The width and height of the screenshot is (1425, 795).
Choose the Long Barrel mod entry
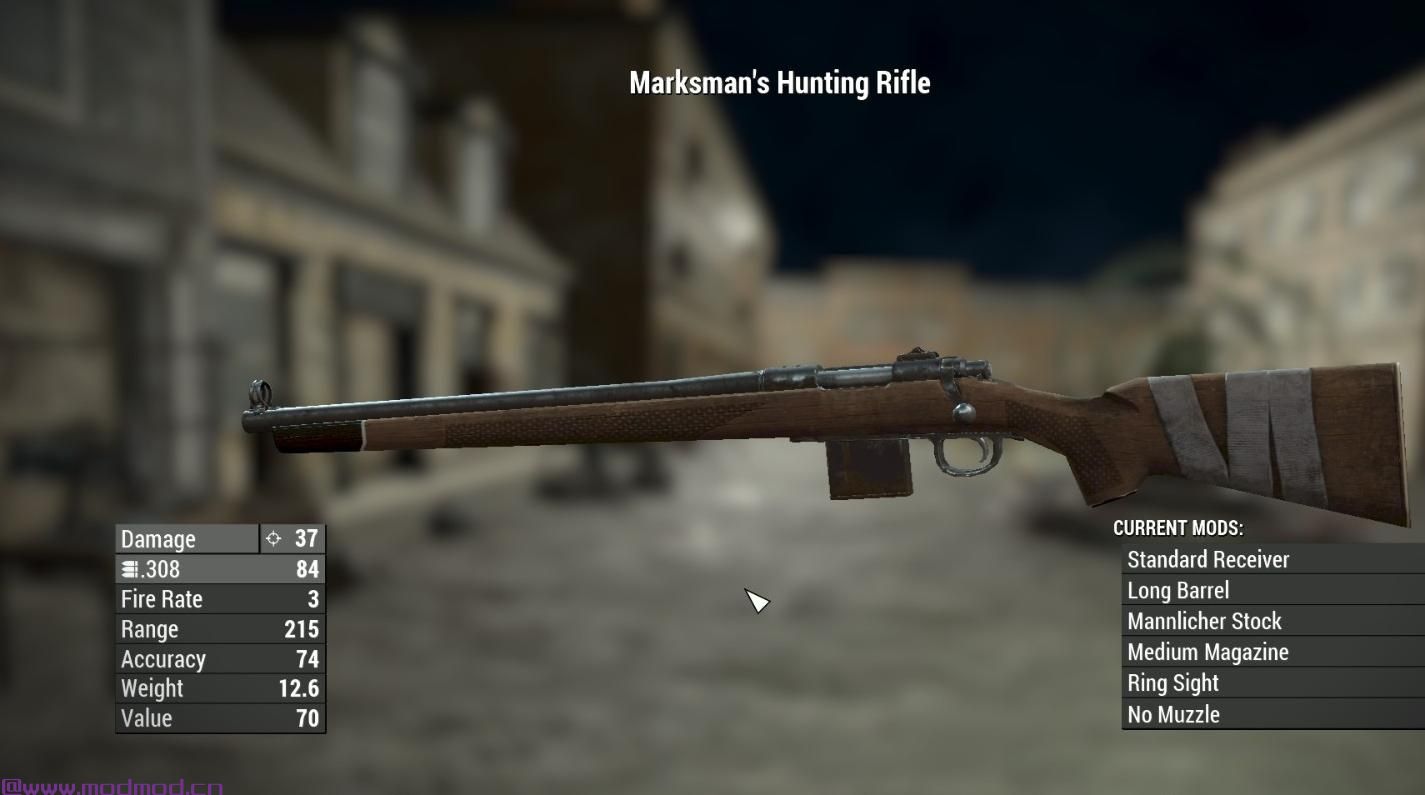tap(1178, 591)
